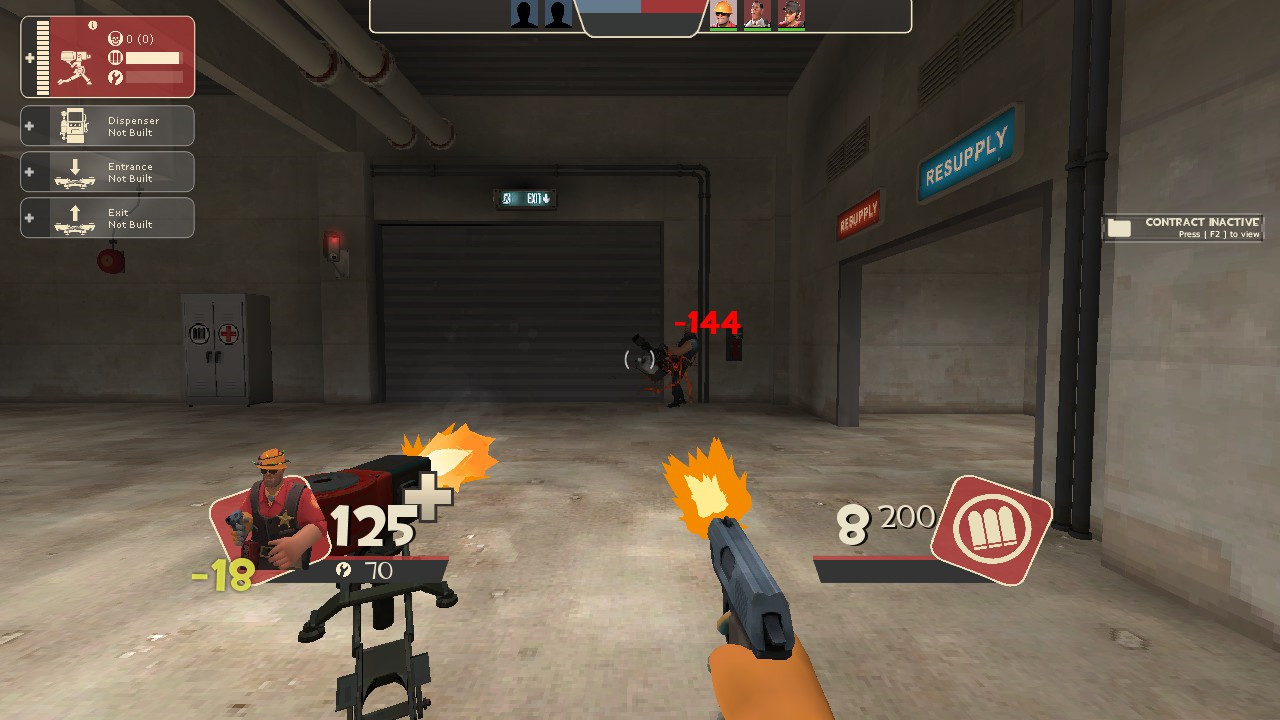Click the wrench icon below the sentry ammo bar
The image size is (1280, 720).
tap(117, 76)
